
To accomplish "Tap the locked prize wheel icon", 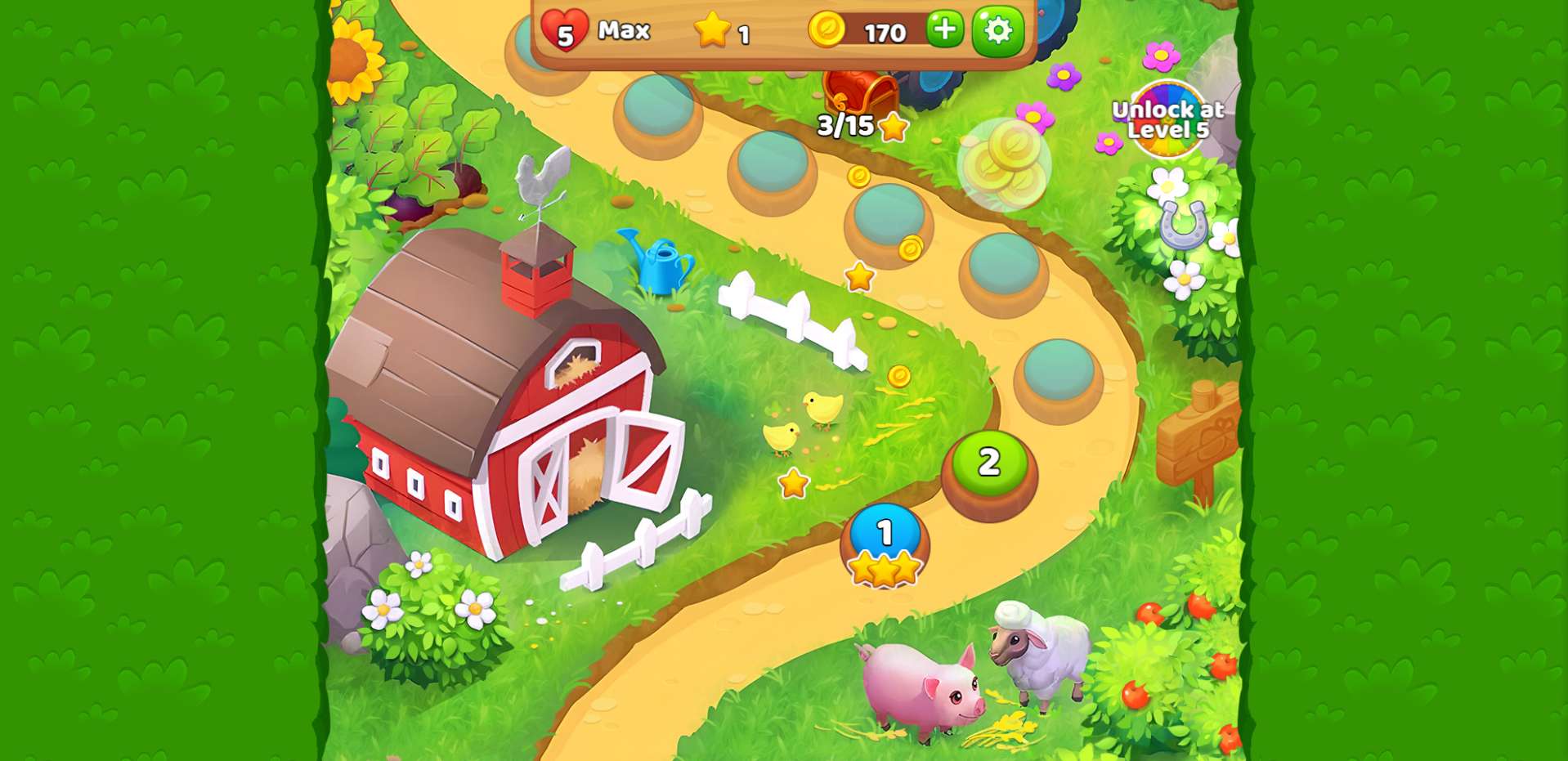I will pyautogui.click(x=1168, y=120).
